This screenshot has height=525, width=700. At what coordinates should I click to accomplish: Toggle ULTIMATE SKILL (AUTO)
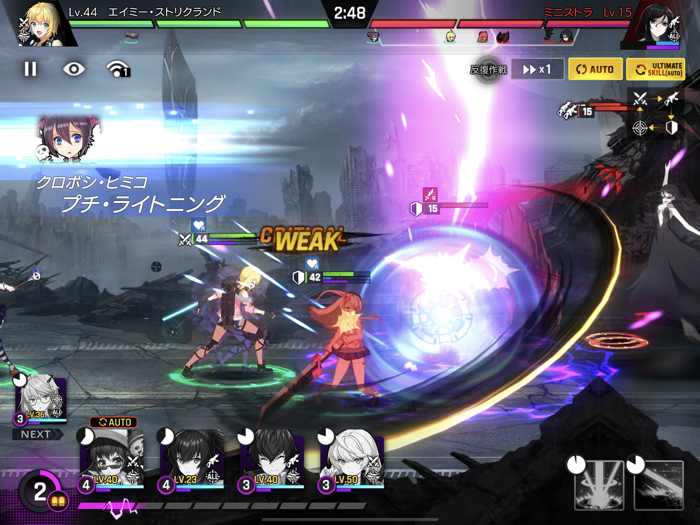point(656,70)
